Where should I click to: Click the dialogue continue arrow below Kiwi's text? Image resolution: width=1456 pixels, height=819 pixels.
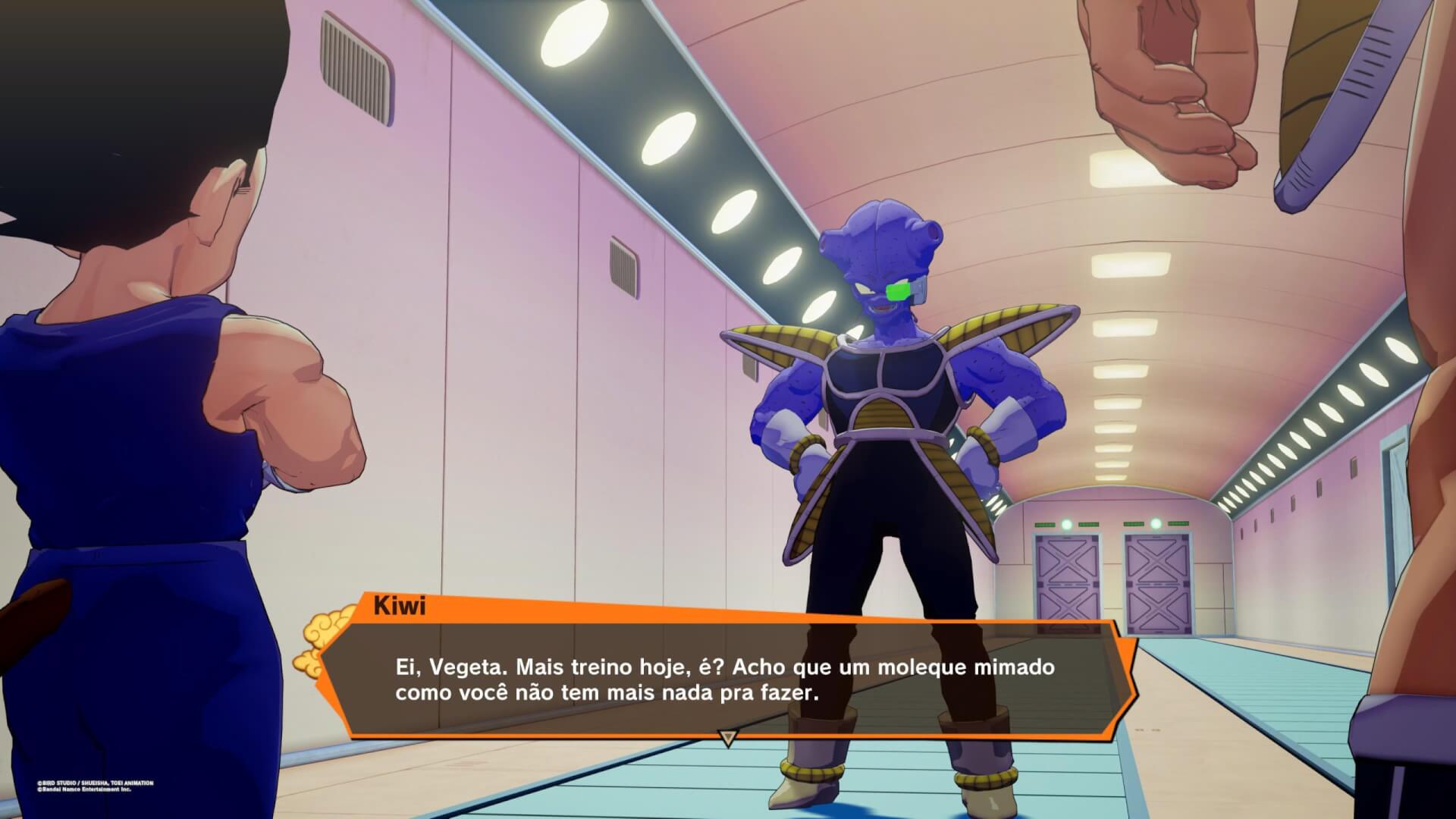point(728,738)
